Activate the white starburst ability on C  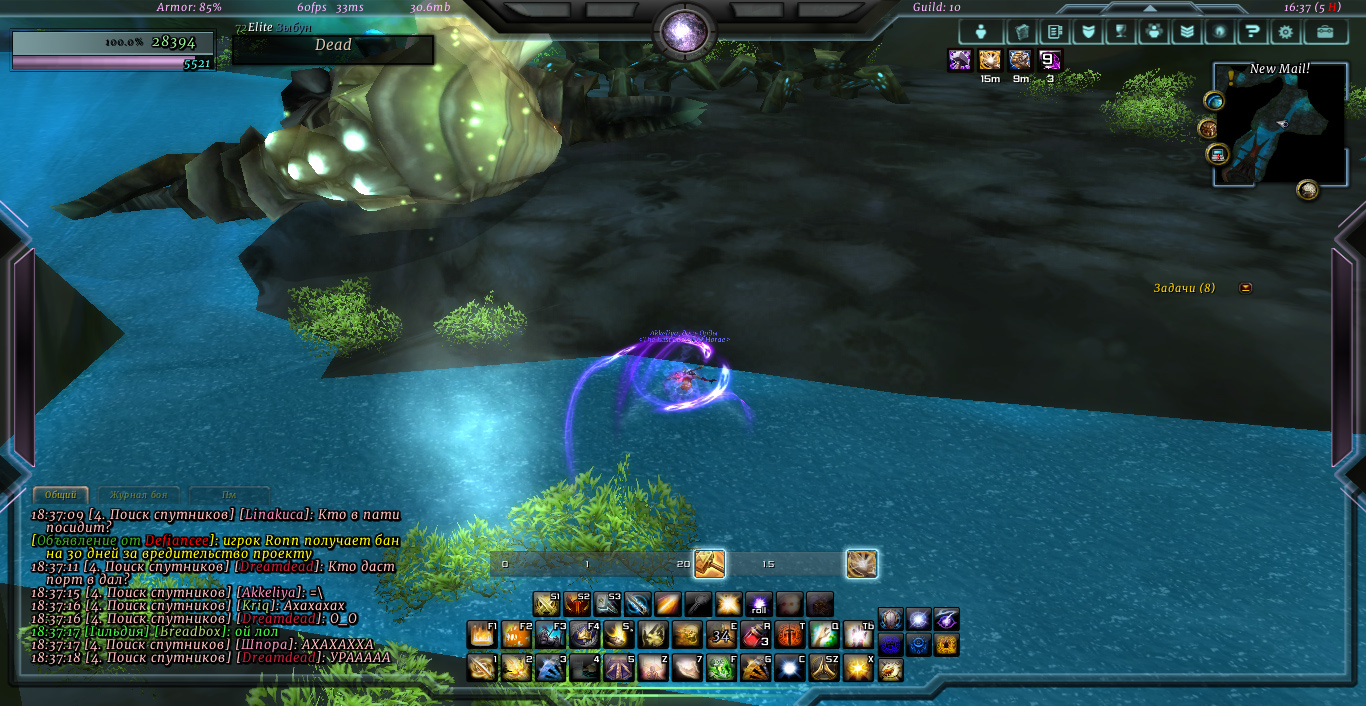click(789, 667)
